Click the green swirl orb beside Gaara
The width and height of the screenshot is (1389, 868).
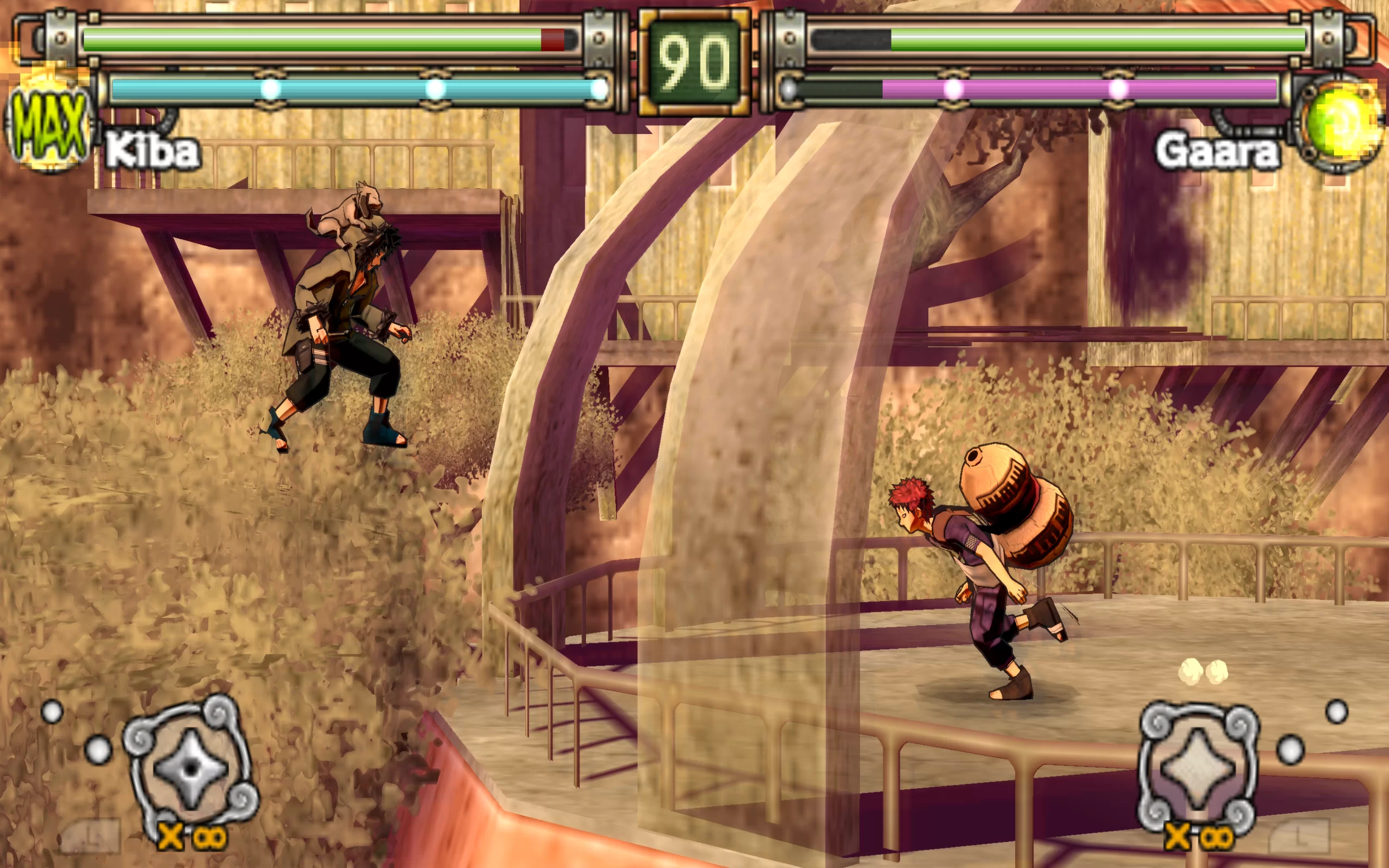1337,123
